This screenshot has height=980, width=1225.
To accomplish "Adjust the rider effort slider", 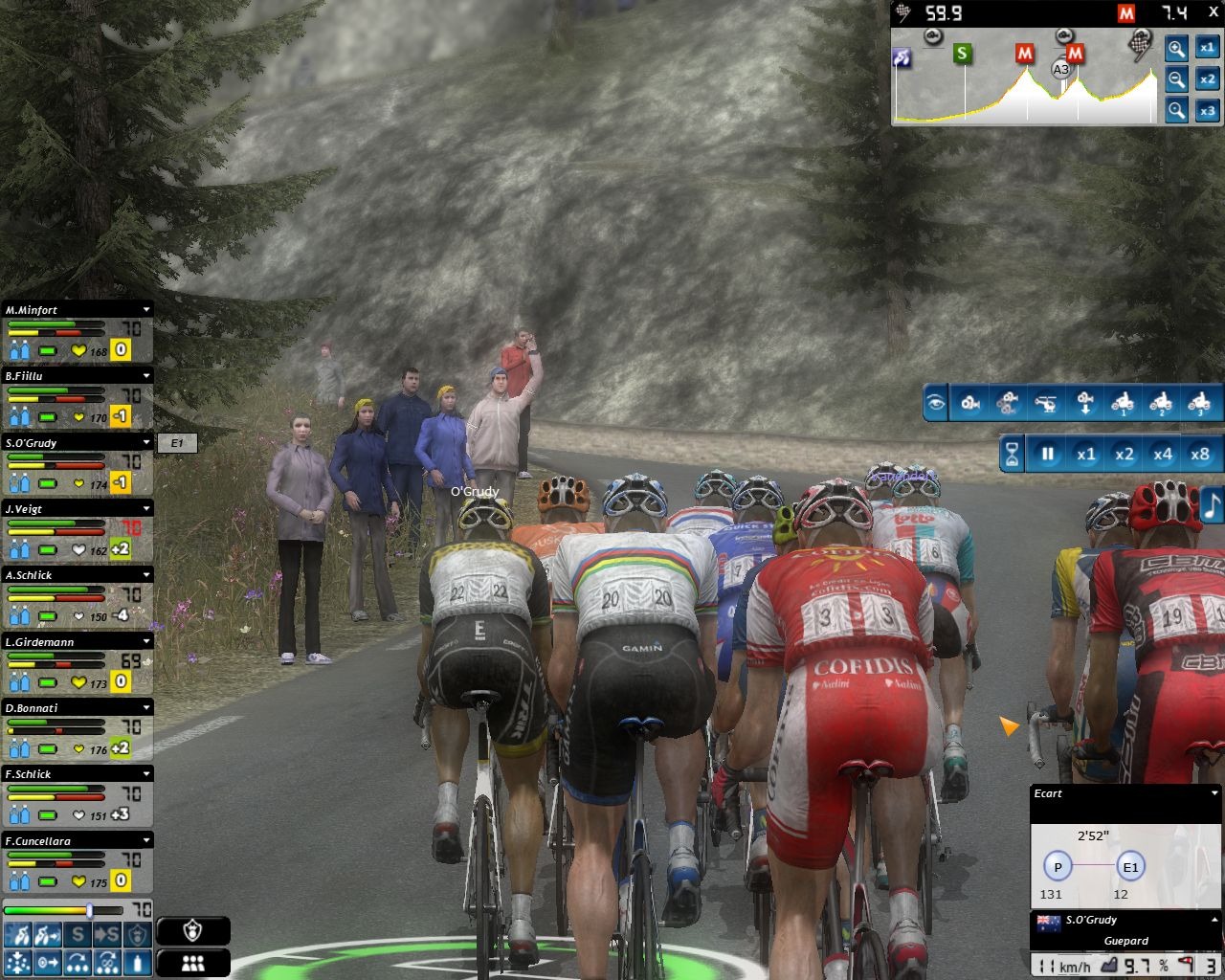I will click(89, 910).
